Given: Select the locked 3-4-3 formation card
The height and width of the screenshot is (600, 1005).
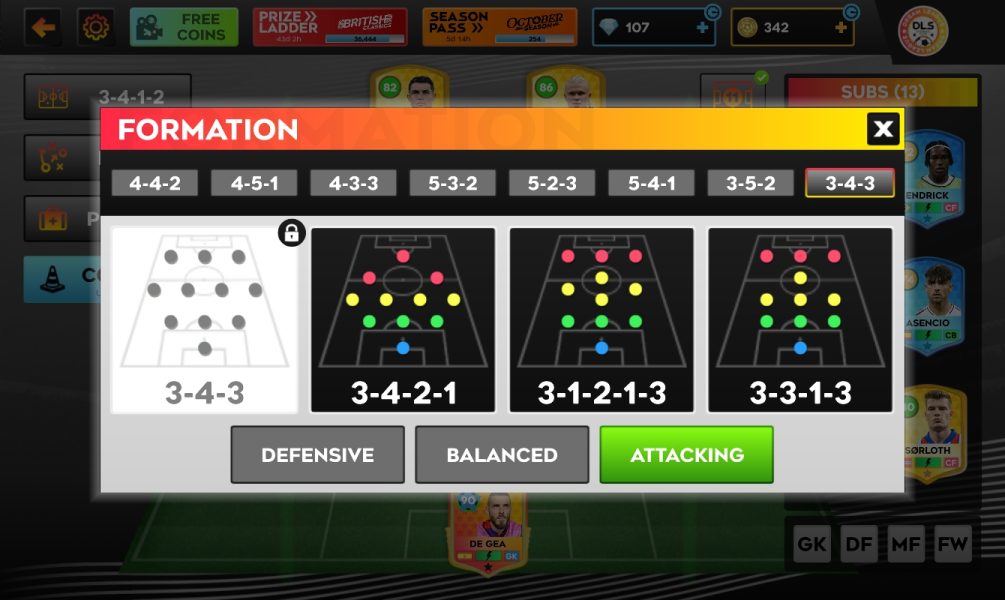Looking at the screenshot, I should coord(204,320).
